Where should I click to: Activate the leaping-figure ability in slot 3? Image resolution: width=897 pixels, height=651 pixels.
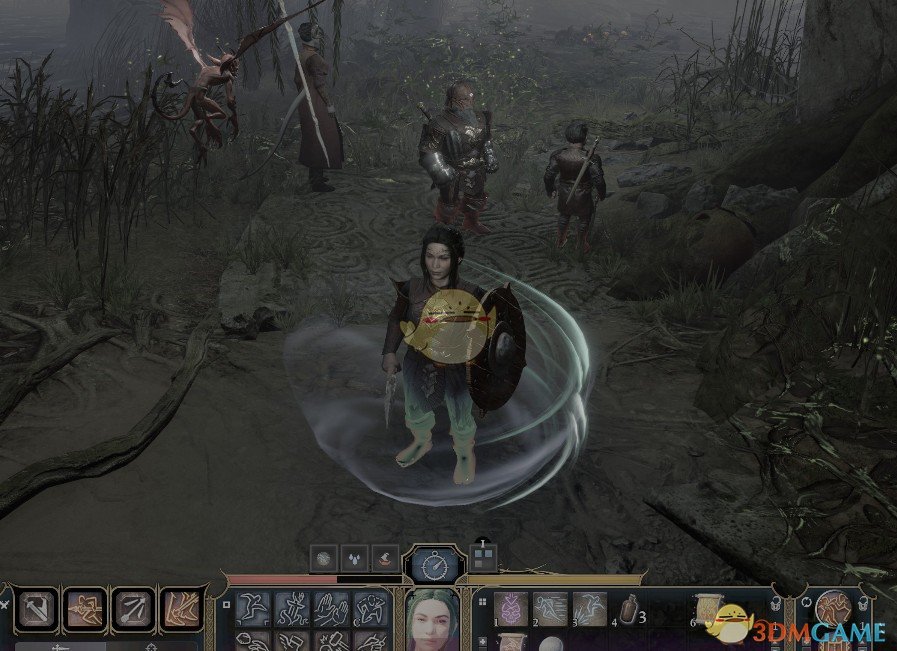(589, 608)
